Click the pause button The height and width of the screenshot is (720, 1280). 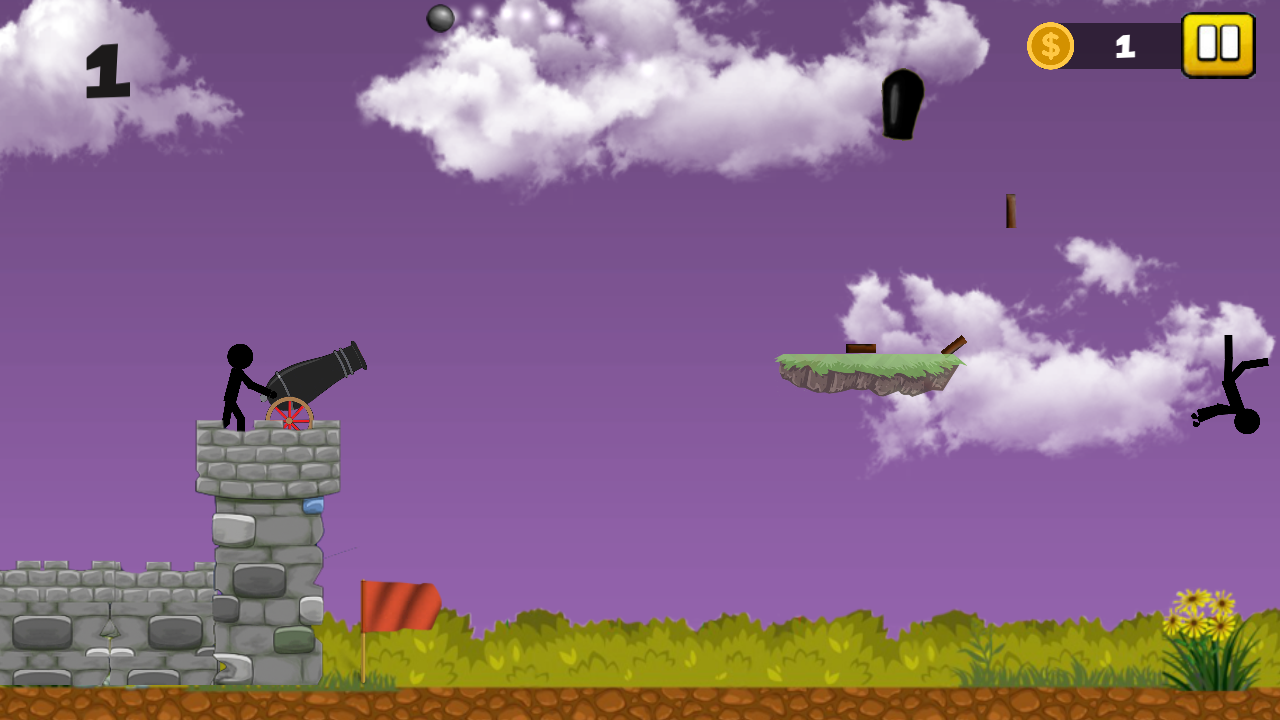coord(1218,43)
